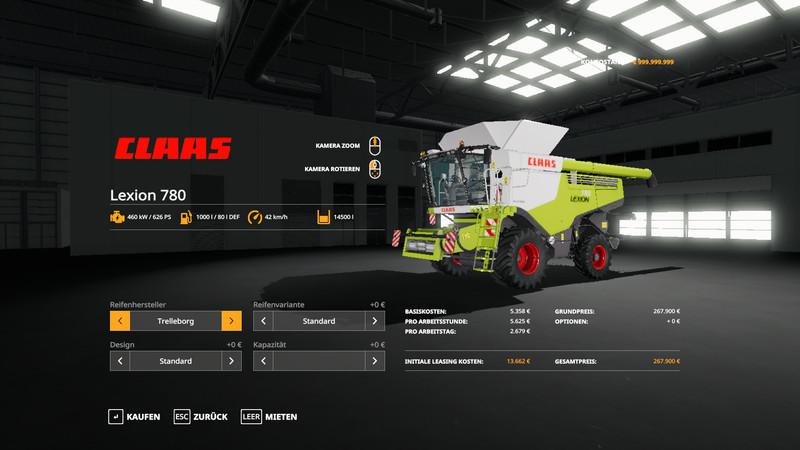
Task: Select next tire manufacturer after Trelleborg
Action: click(x=231, y=321)
